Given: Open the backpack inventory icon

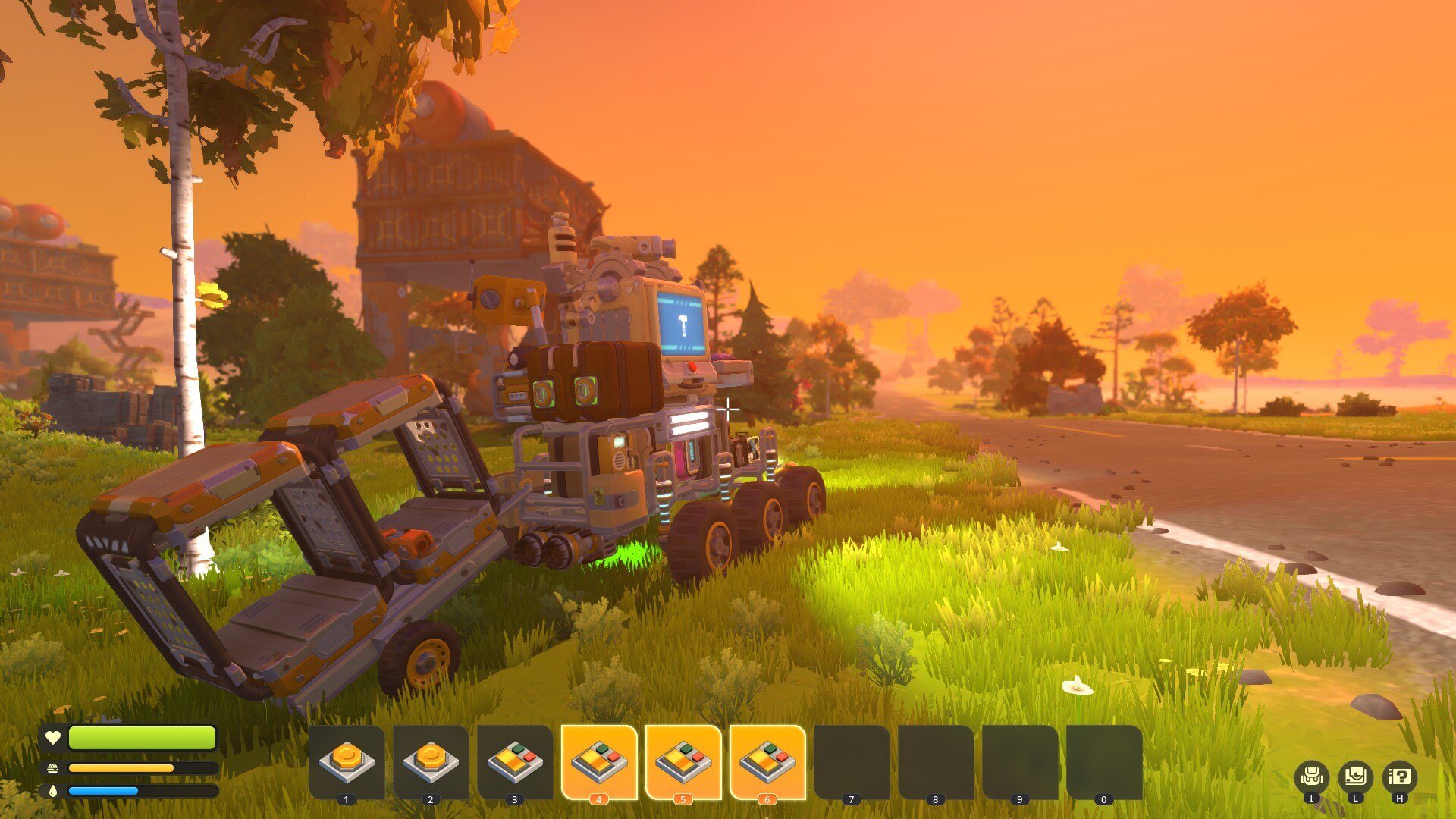Looking at the screenshot, I should click(x=1311, y=777).
